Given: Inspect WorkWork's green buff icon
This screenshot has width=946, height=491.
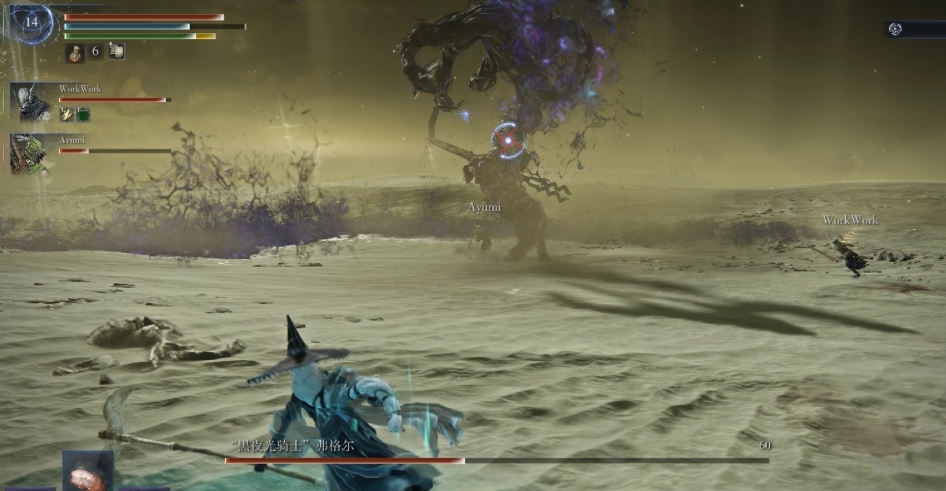Looking at the screenshot, I should pyautogui.click(x=83, y=114).
